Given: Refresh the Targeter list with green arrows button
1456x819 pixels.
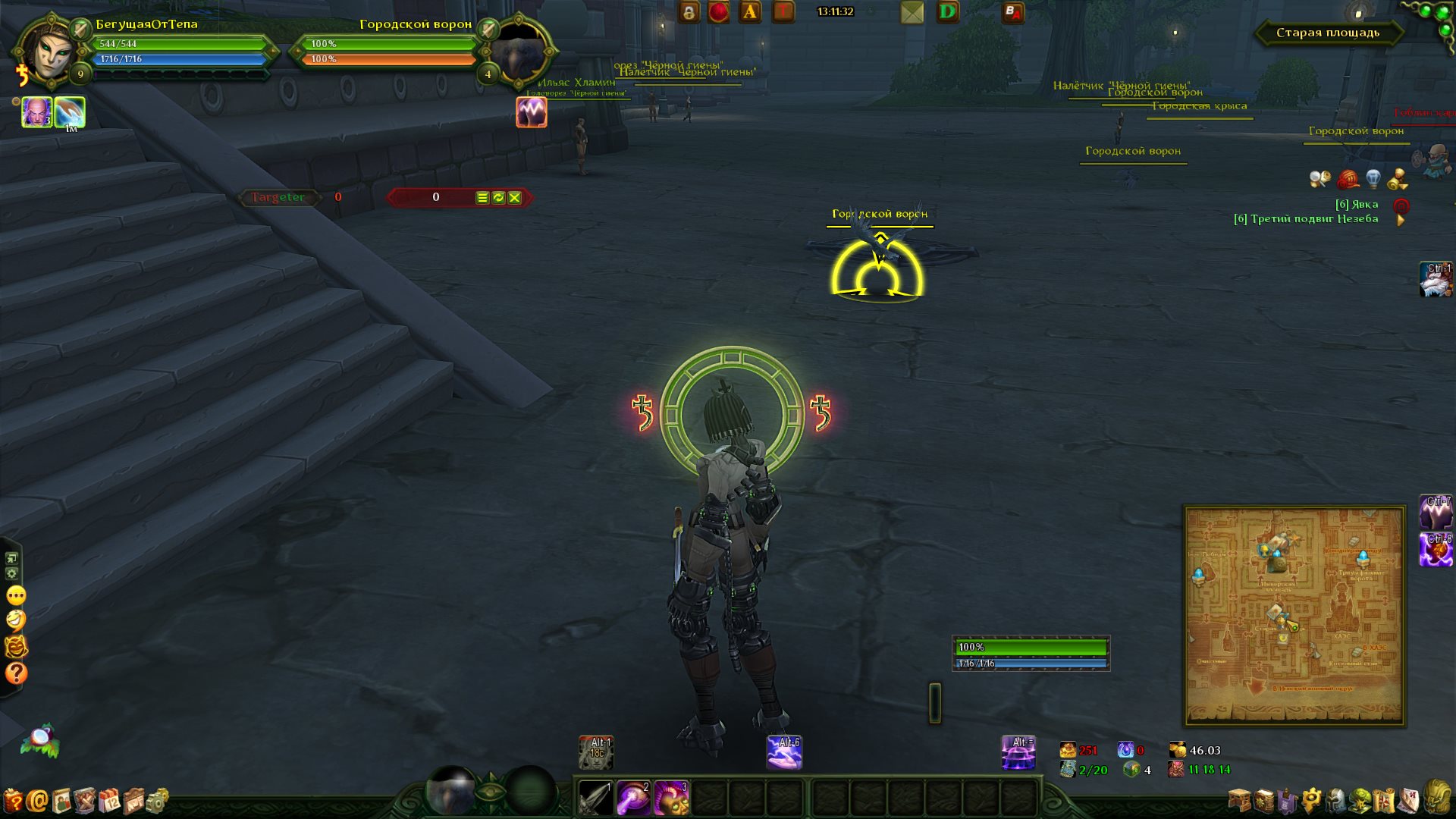Looking at the screenshot, I should (x=498, y=198).
